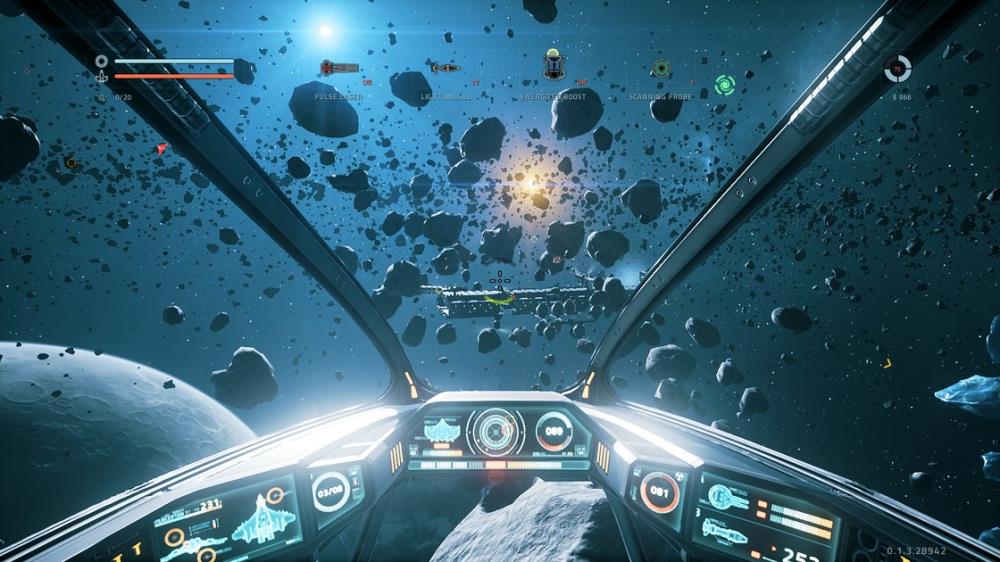Click the segmented ring indicator above credits

(898, 68)
